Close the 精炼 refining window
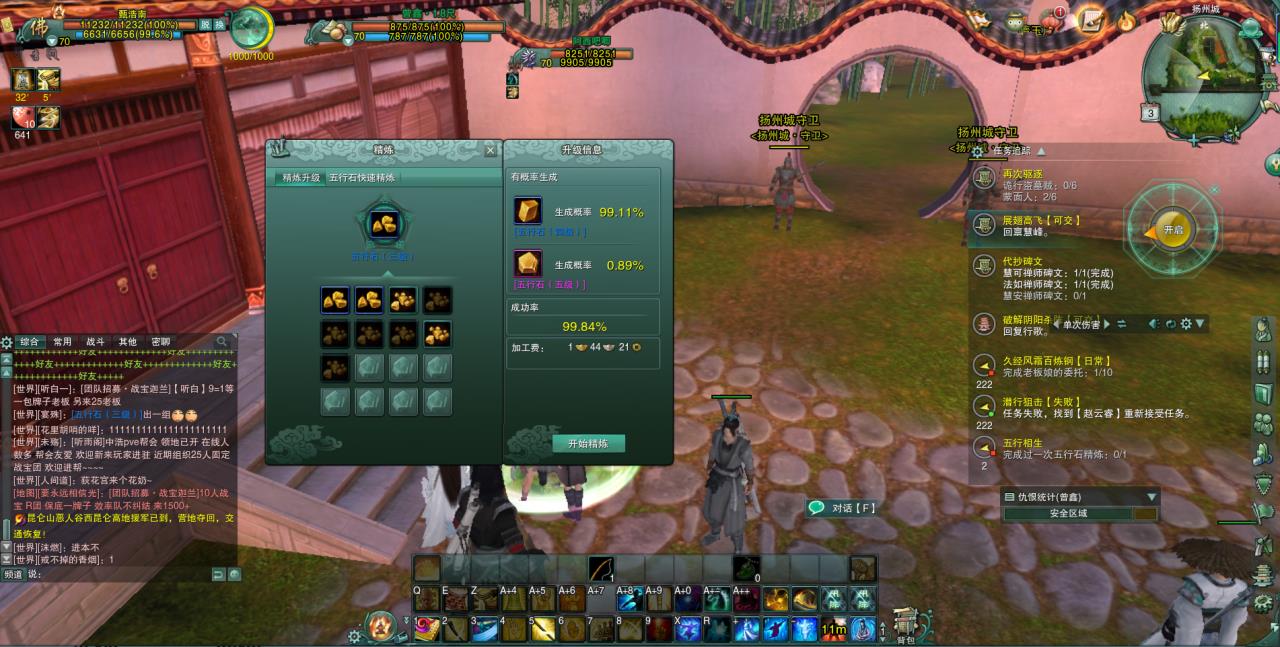The height and width of the screenshot is (647, 1280). [490, 150]
